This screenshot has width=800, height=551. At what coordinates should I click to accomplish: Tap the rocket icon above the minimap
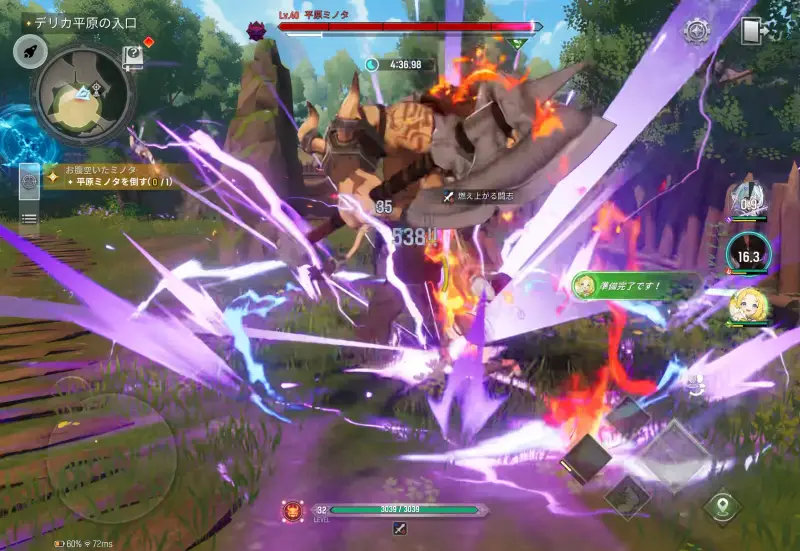[30, 51]
